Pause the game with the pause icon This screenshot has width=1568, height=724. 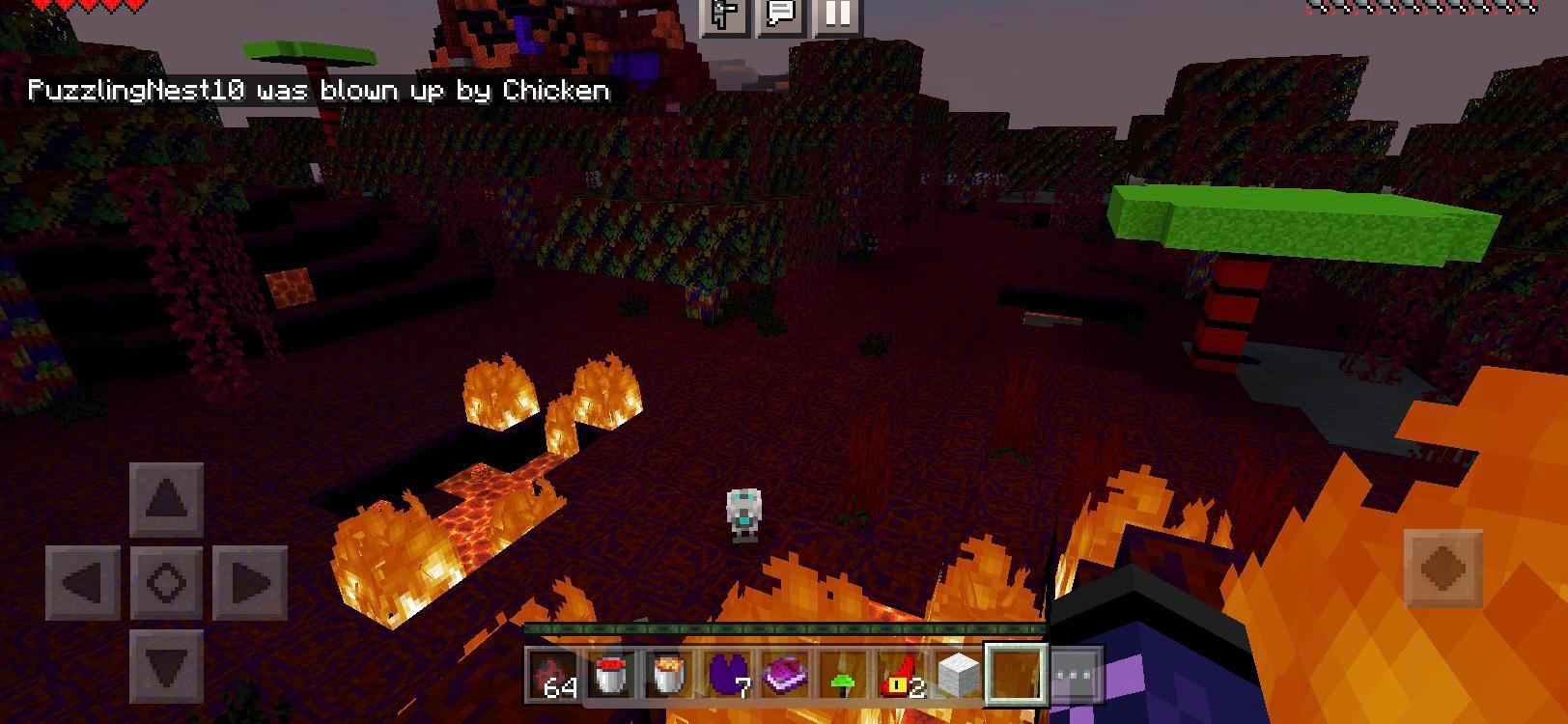(836, 14)
